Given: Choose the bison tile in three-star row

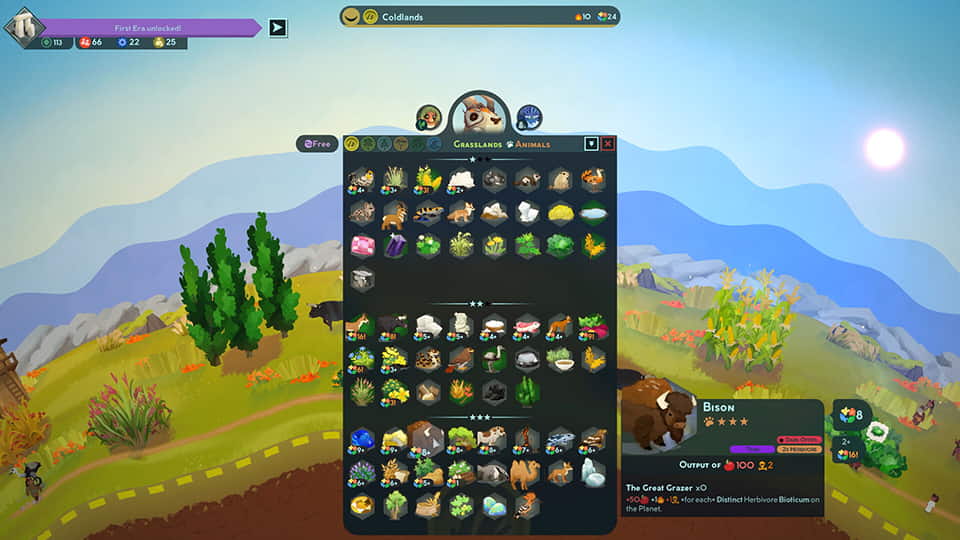Looking at the screenshot, I should coord(428,439).
